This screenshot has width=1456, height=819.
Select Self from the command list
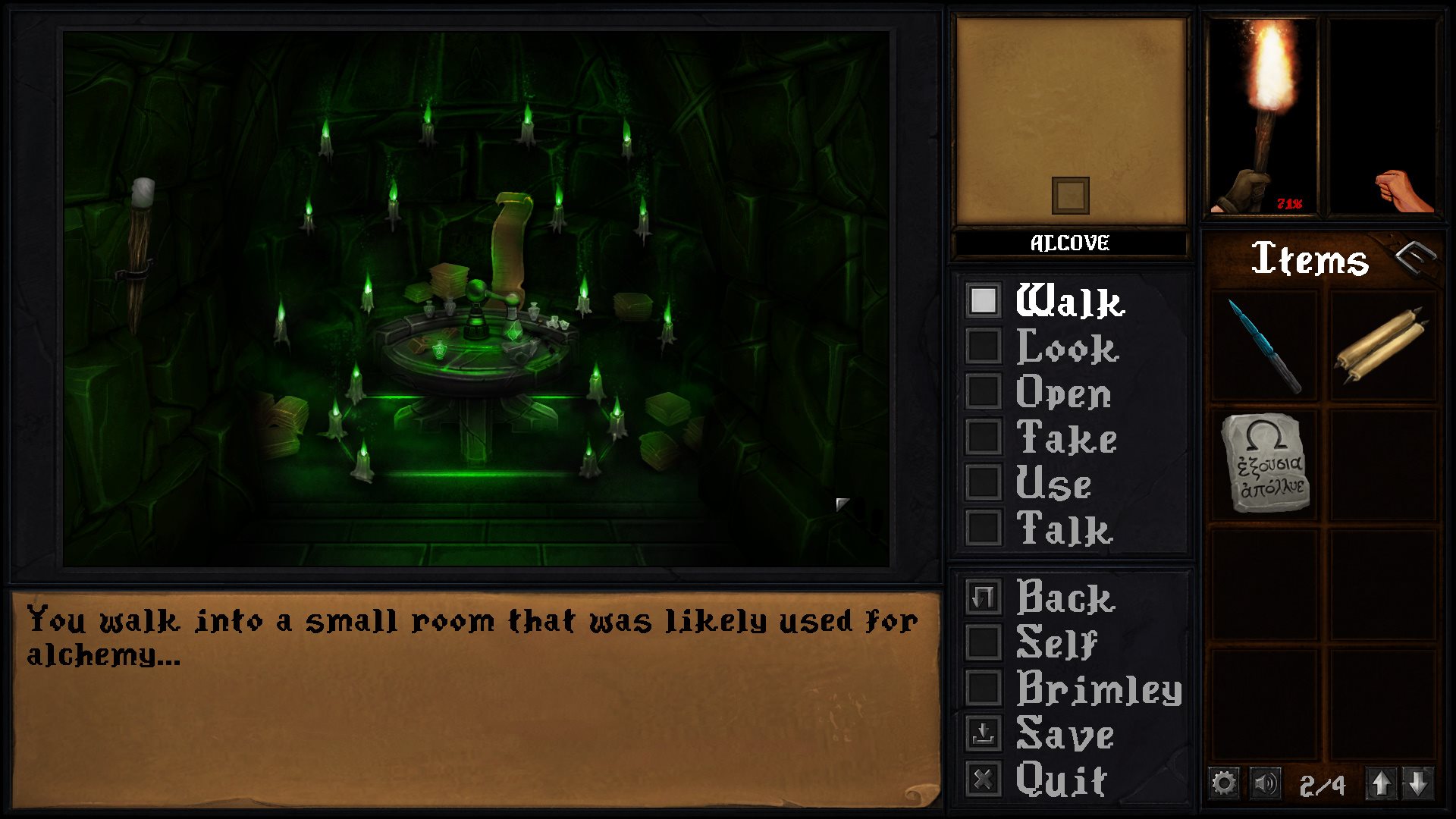pos(983,644)
